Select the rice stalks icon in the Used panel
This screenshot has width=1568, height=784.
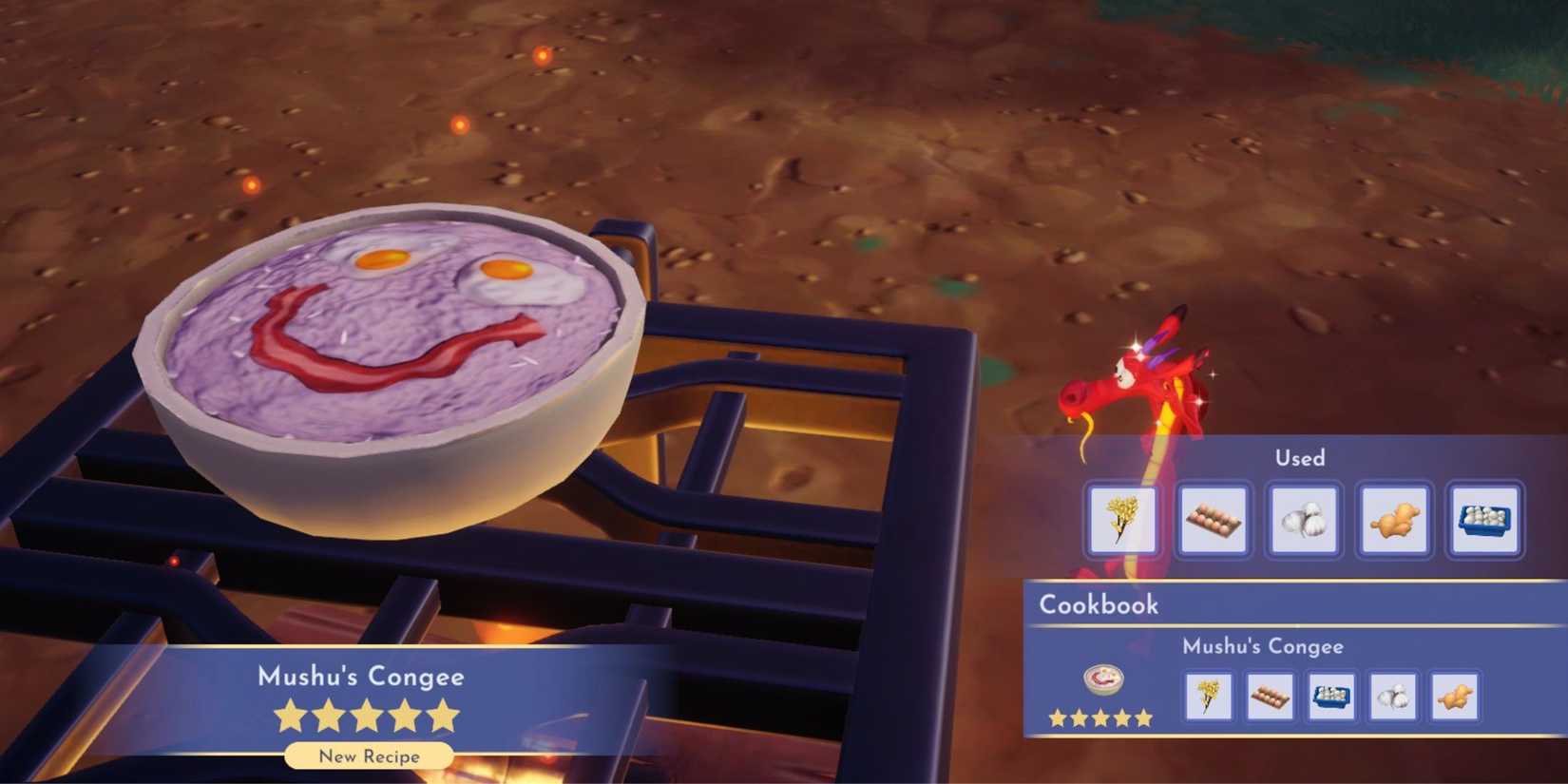pos(1121,521)
